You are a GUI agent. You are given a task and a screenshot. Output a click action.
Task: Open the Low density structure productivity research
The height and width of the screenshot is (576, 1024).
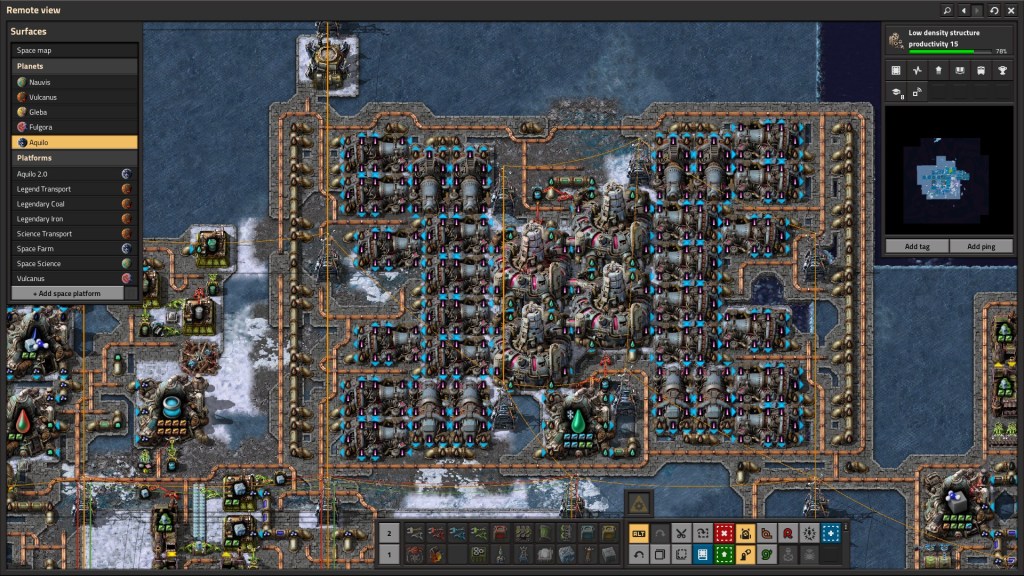(949, 39)
